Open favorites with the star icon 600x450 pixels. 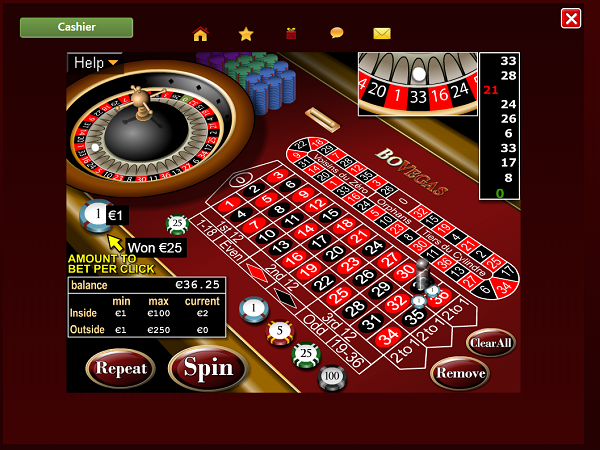pos(246,33)
